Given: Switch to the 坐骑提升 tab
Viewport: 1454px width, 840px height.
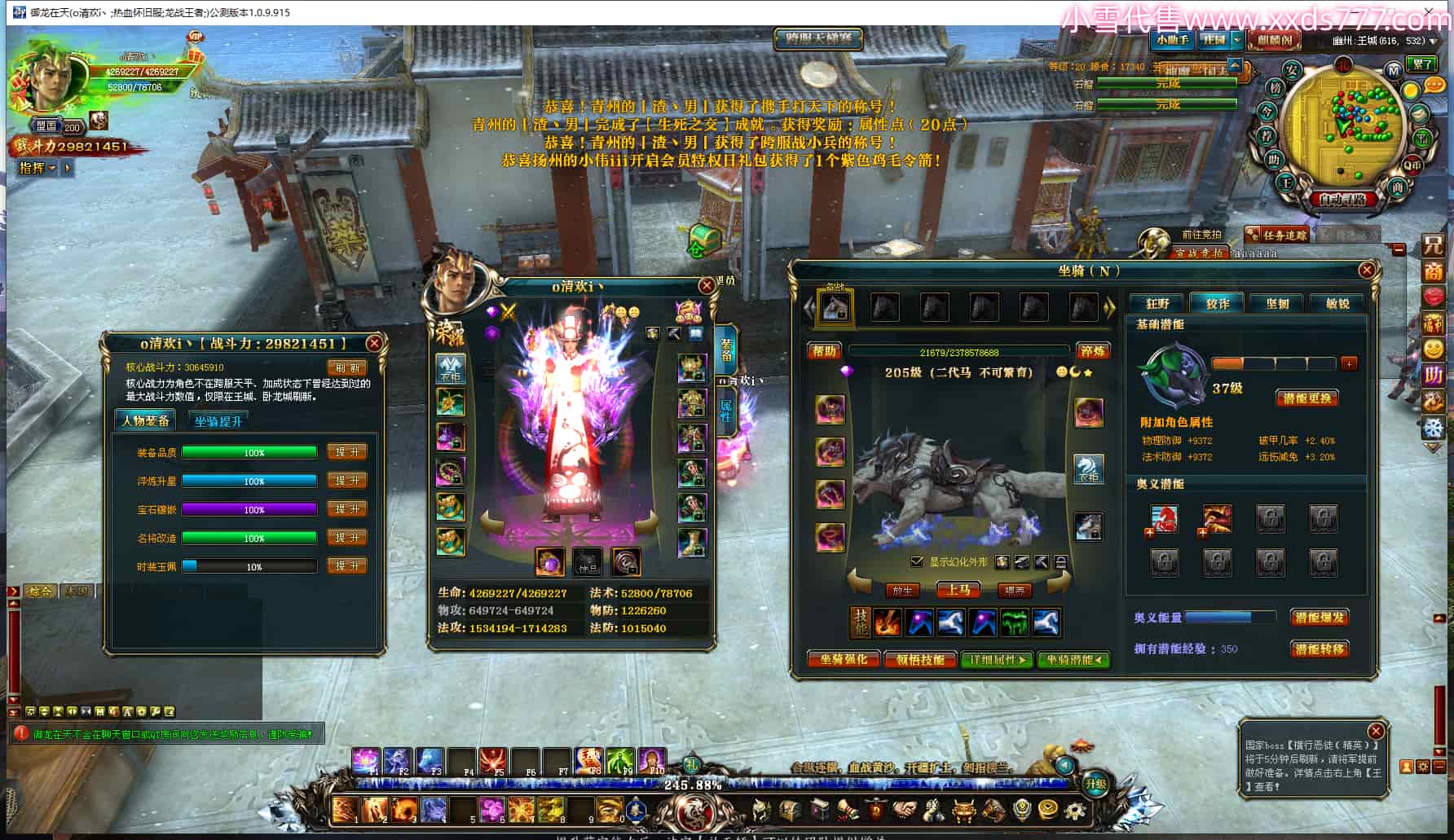Looking at the screenshot, I should (x=218, y=421).
